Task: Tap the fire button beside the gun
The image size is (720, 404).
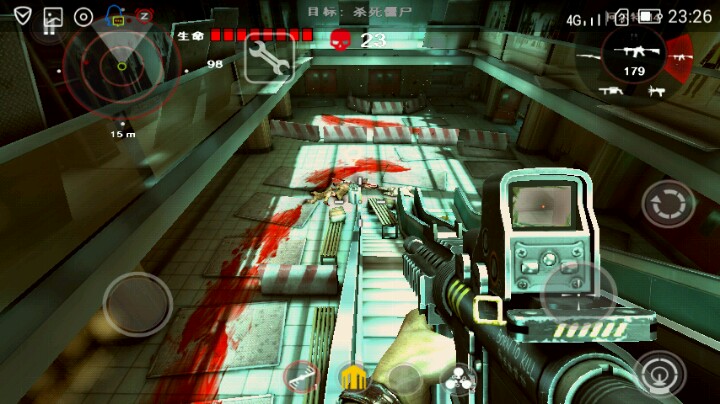Action: pyautogui.click(x=578, y=292)
